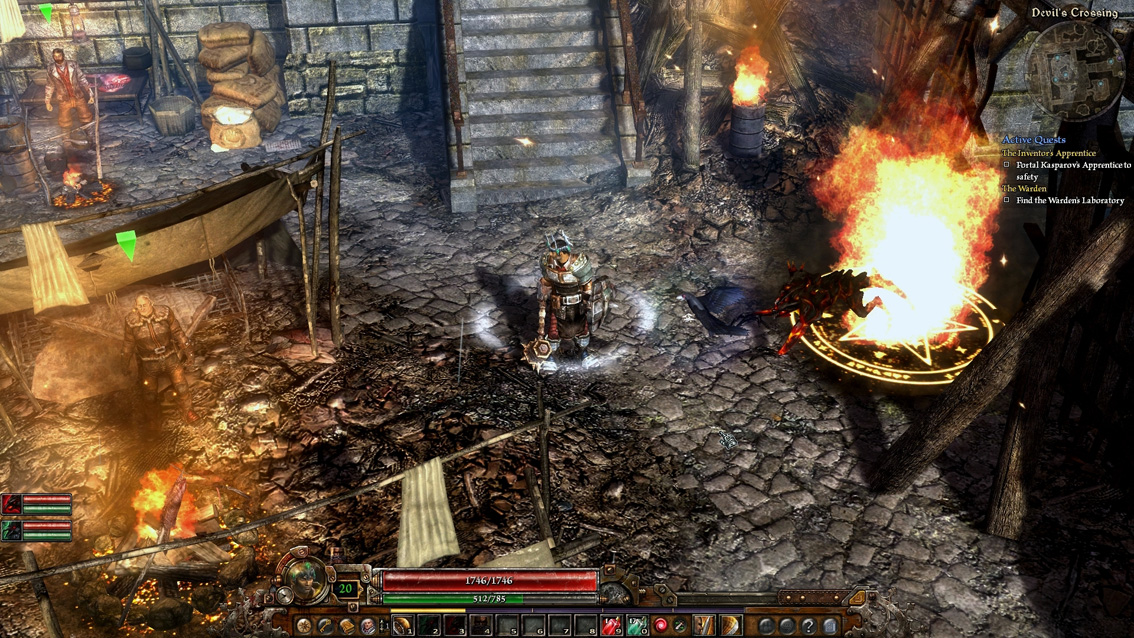Select the green pet portrait
The height and width of the screenshot is (638, 1134).
click(x=12, y=530)
